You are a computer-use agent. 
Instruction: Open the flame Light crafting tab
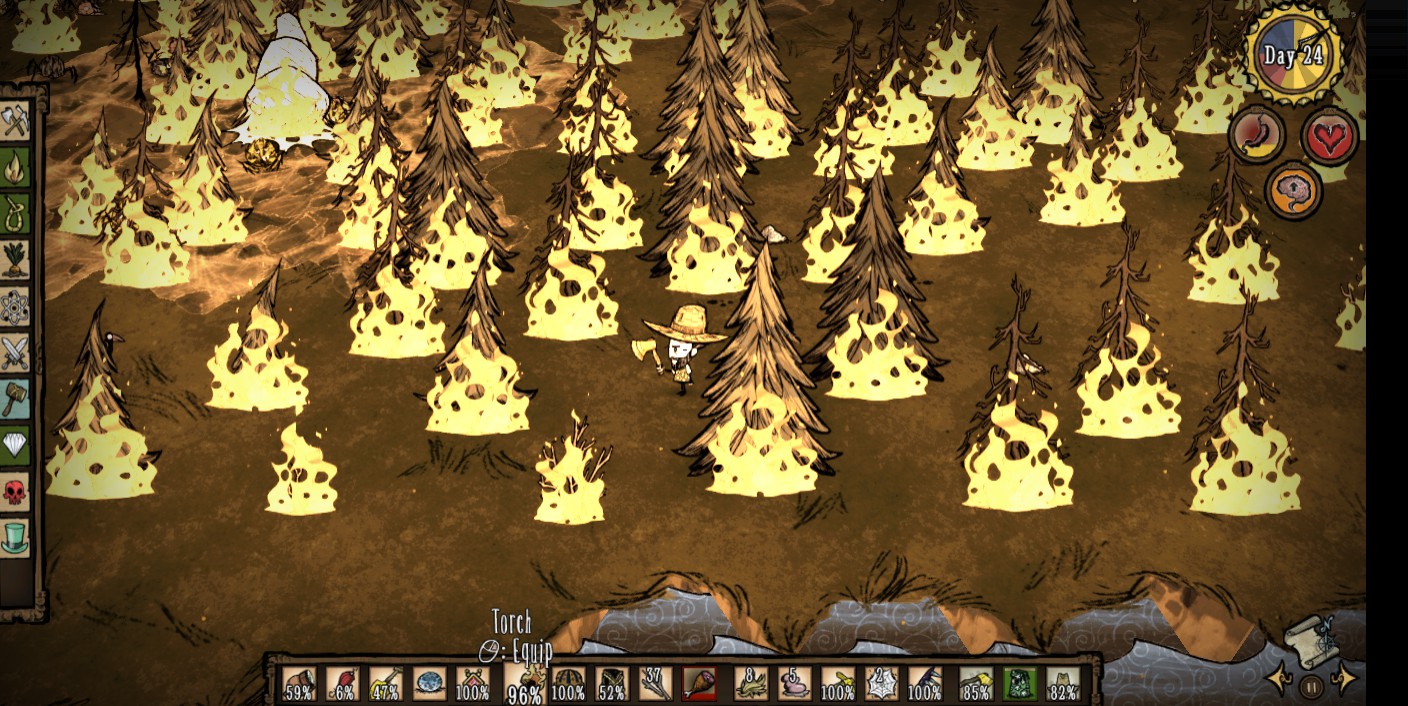(x=15, y=168)
